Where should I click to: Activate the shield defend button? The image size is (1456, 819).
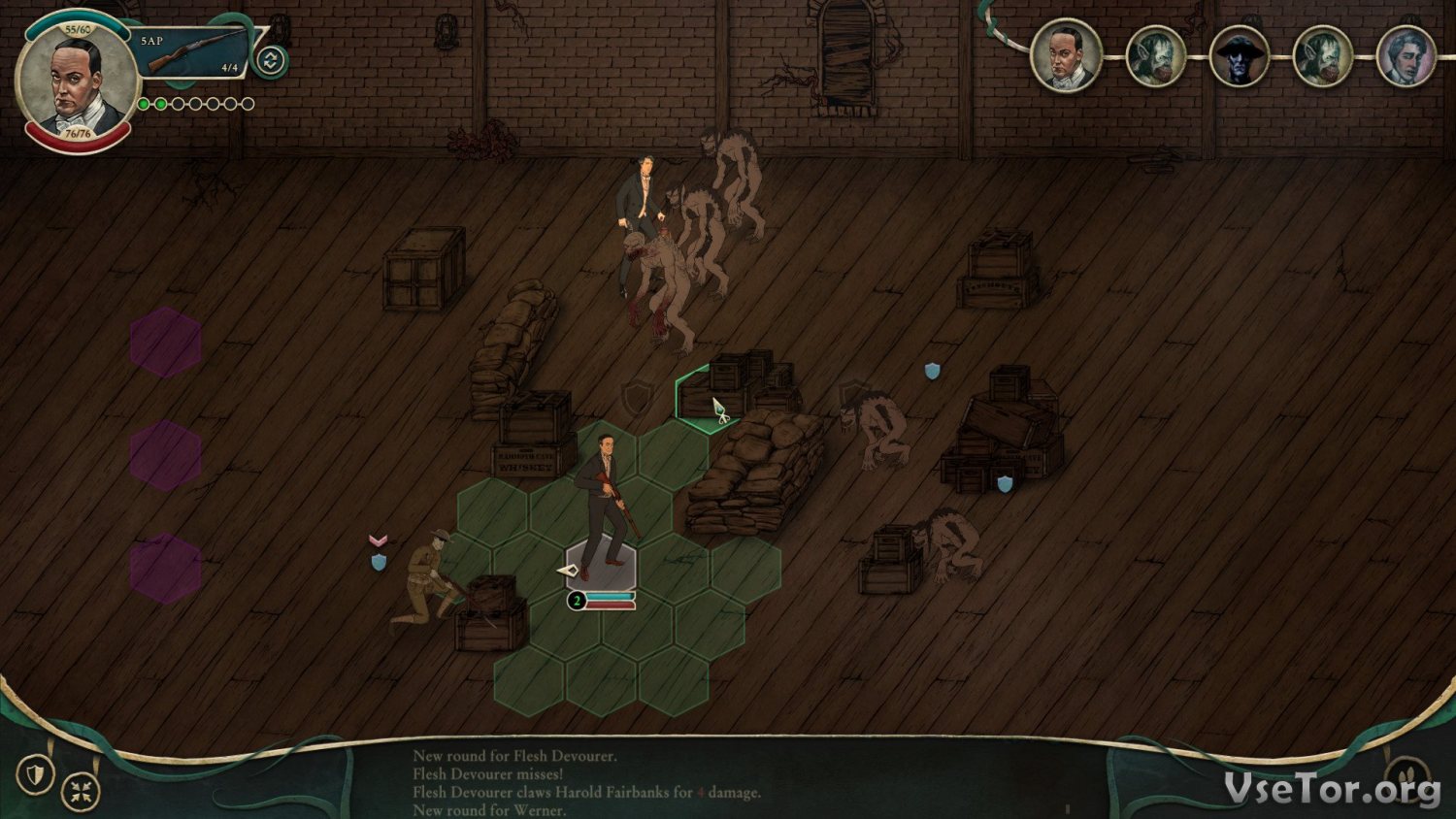click(36, 774)
